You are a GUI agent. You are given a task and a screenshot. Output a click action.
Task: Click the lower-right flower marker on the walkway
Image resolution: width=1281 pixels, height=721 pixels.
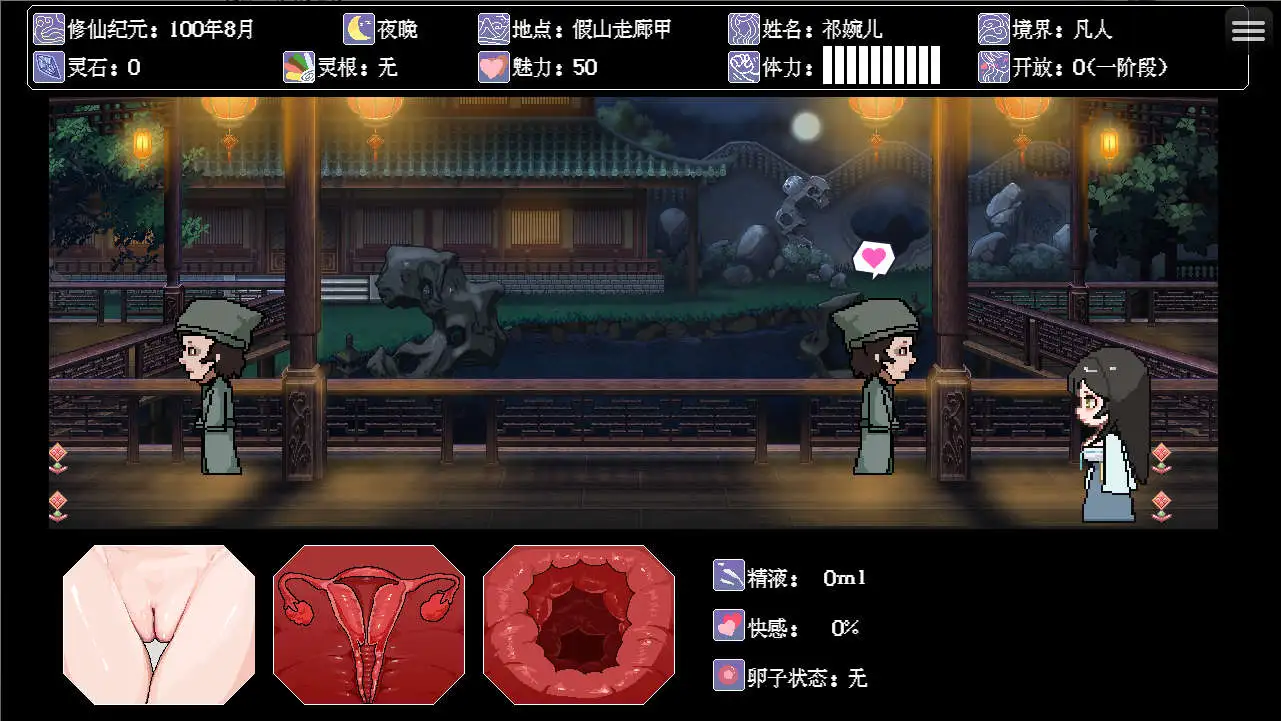click(1163, 503)
